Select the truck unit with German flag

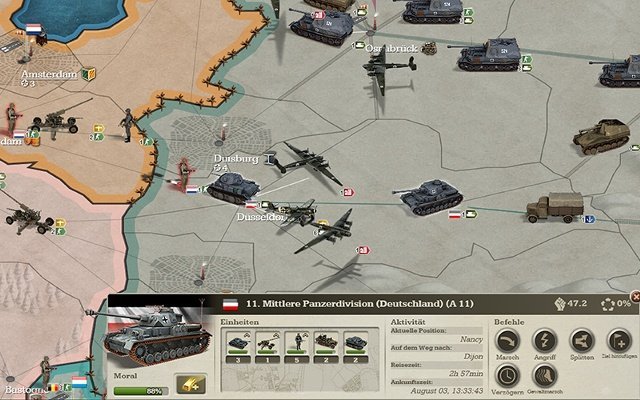555,207
